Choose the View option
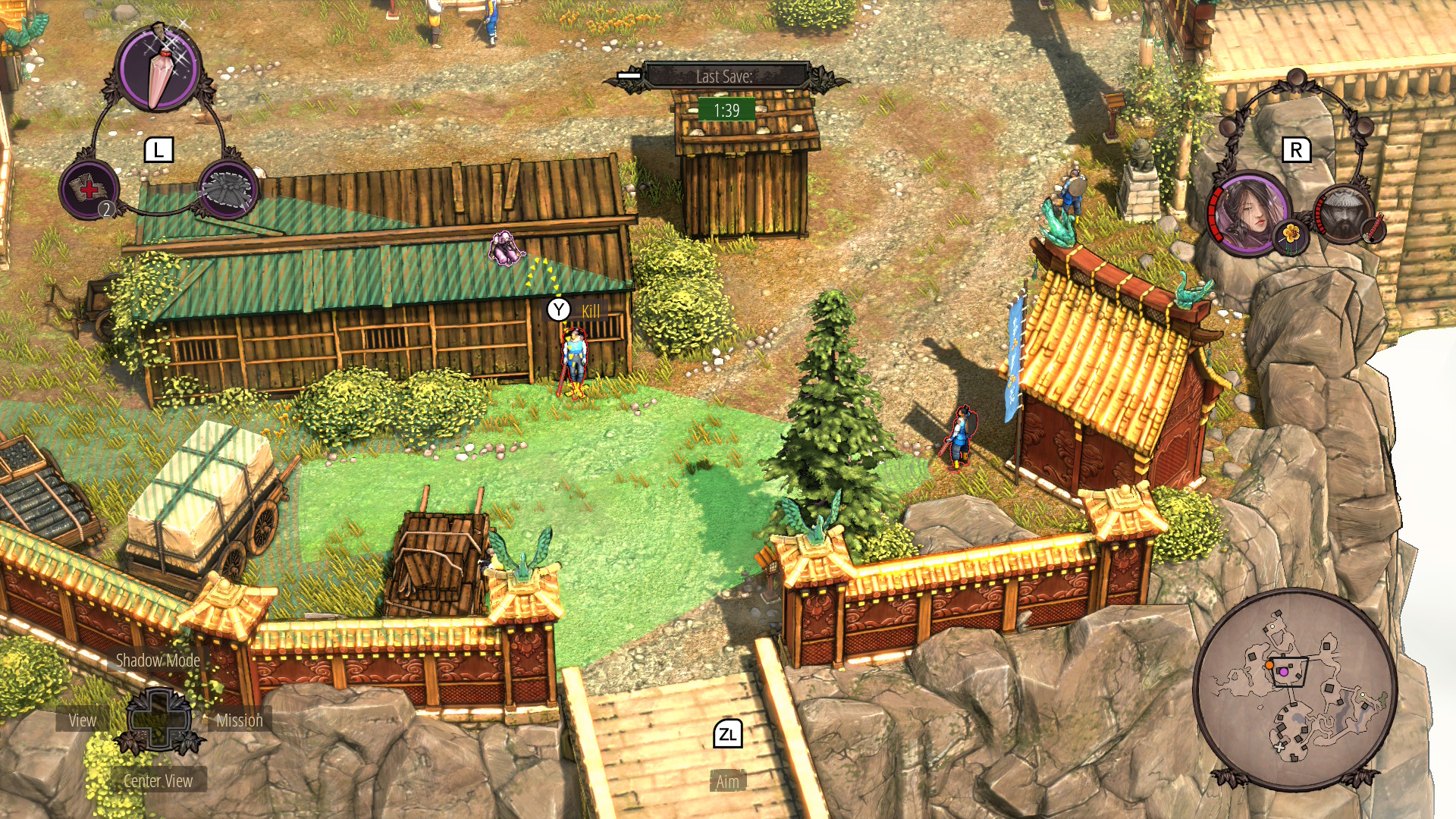 click(x=83, y=720)
